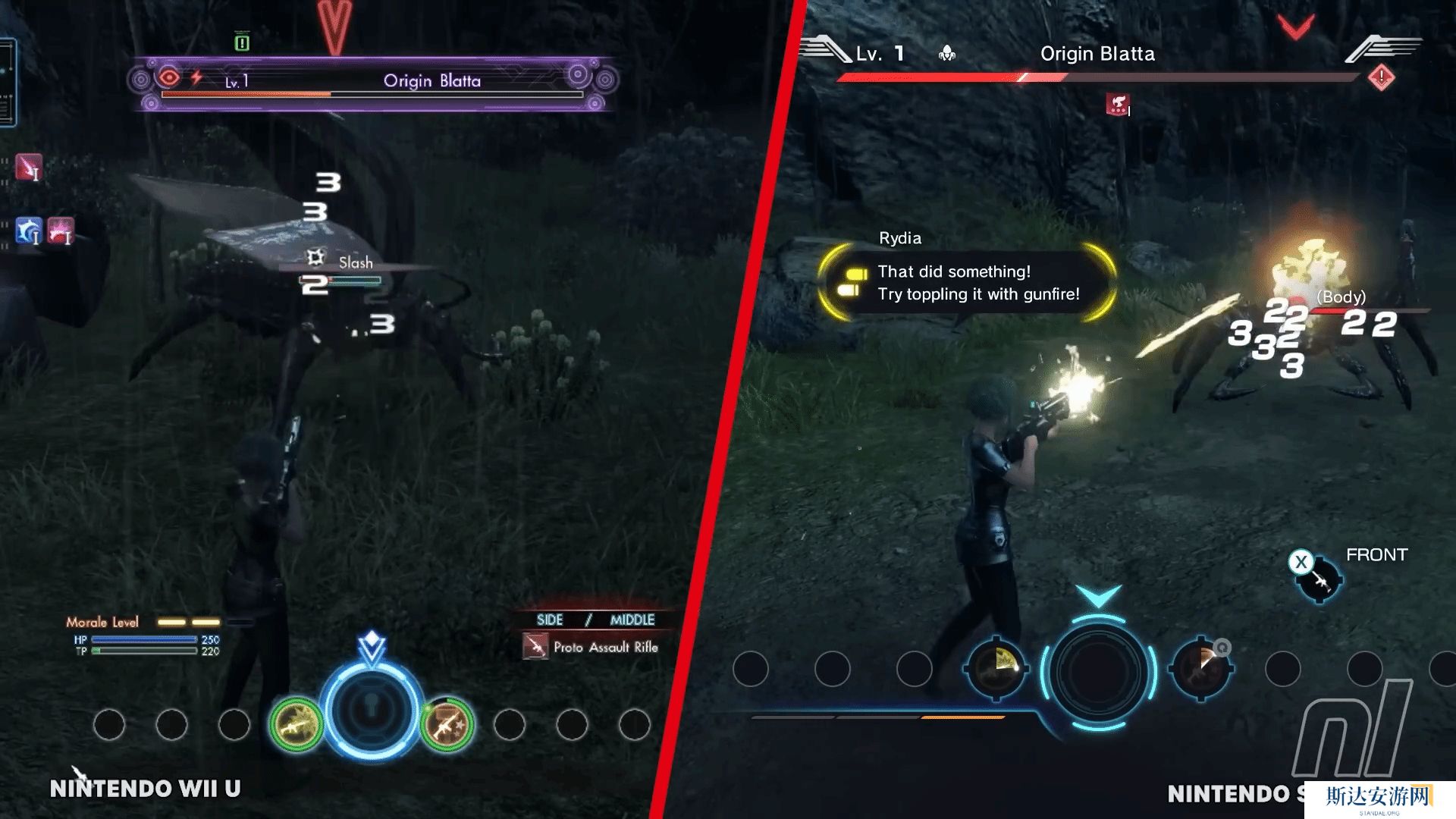
Task: Activate the orange cooldown art with the Q badge
Action: [1202, 668]
